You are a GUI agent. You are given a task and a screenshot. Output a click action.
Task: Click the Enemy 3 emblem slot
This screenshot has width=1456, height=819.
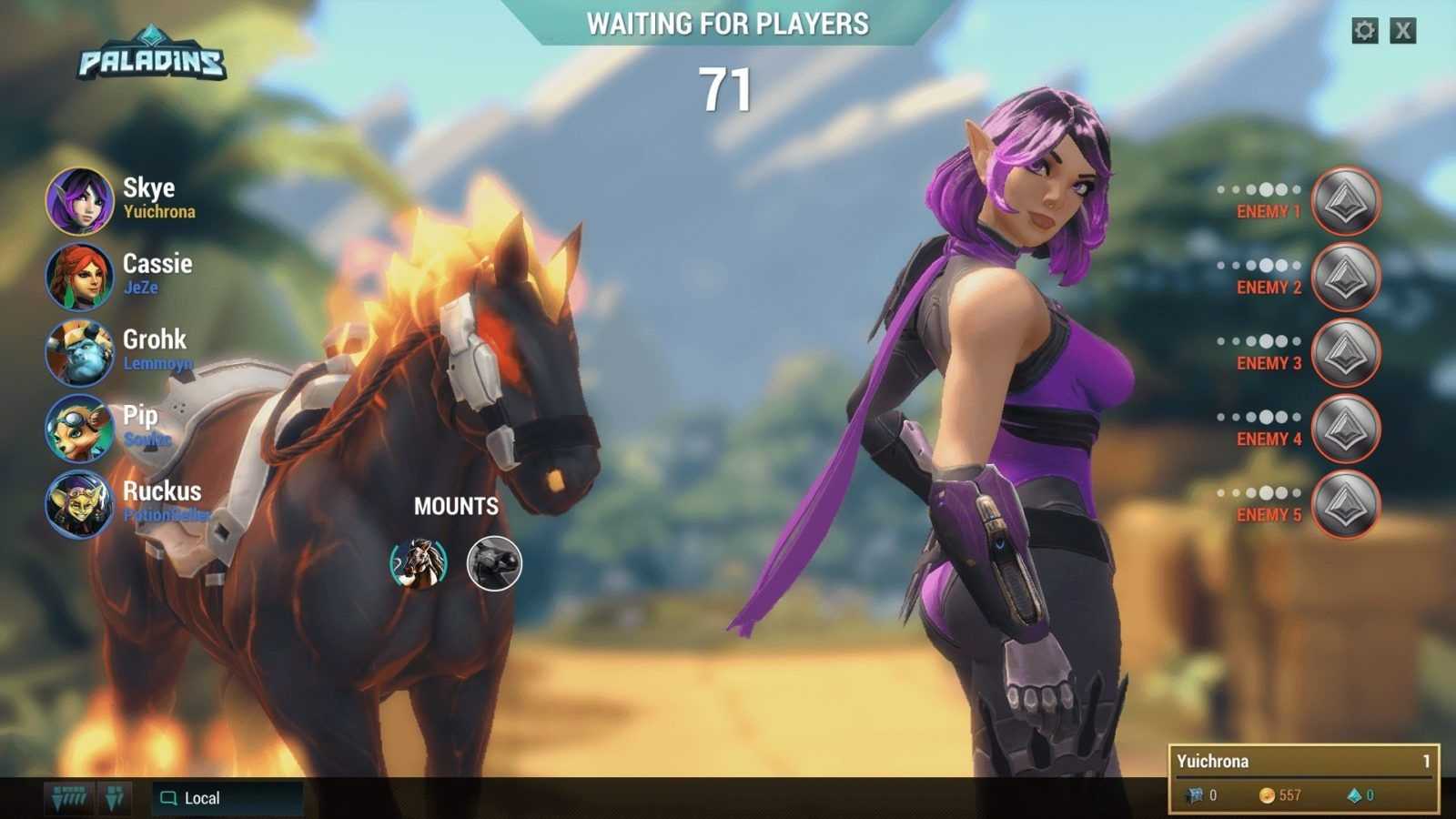(1345, 353)
